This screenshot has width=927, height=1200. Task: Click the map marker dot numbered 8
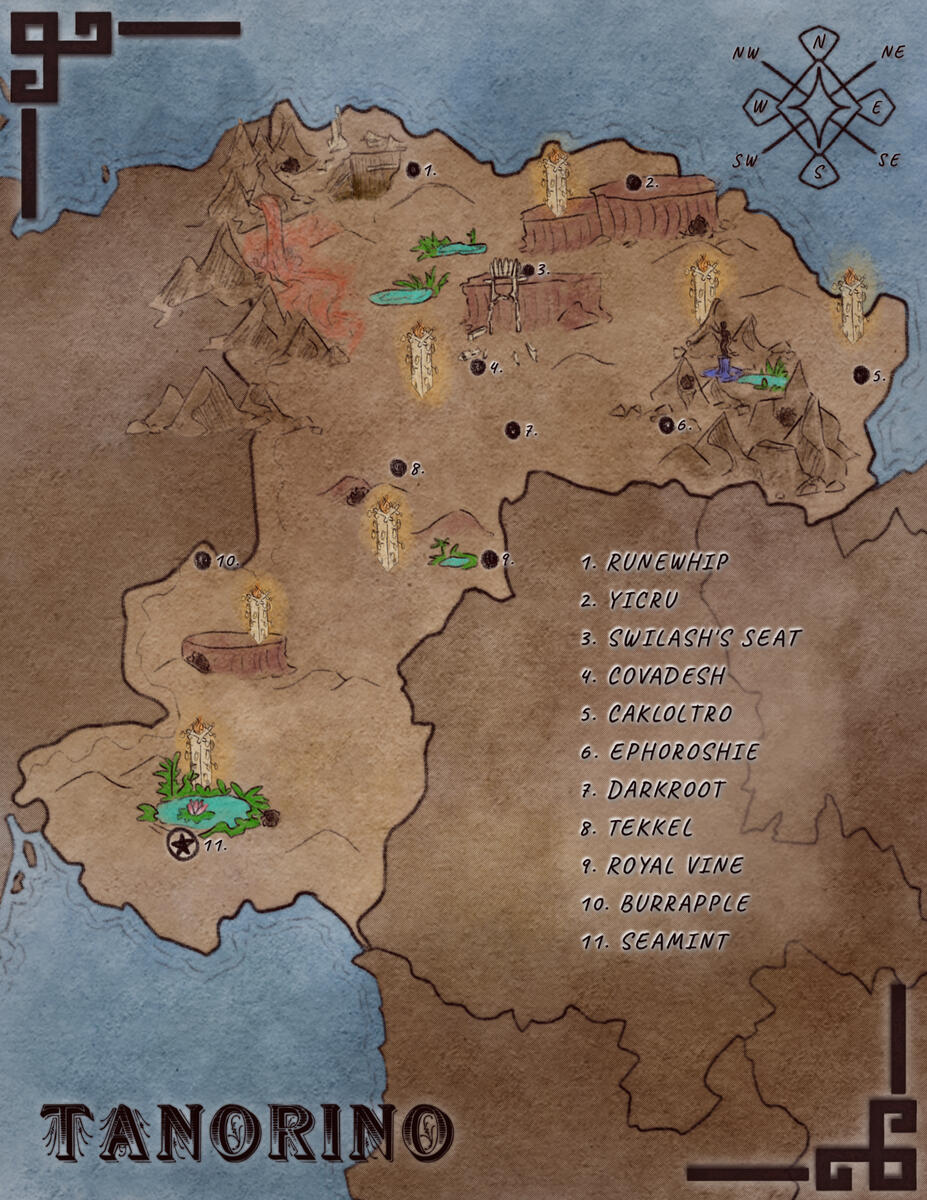click(x=397, y=466)
